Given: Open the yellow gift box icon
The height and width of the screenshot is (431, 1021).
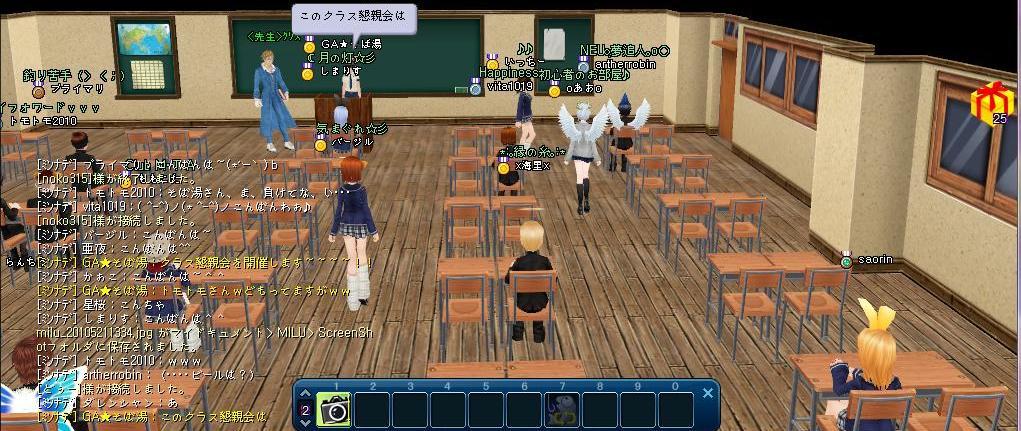Looking at the screenshot, I should click(x=991, y=101).
